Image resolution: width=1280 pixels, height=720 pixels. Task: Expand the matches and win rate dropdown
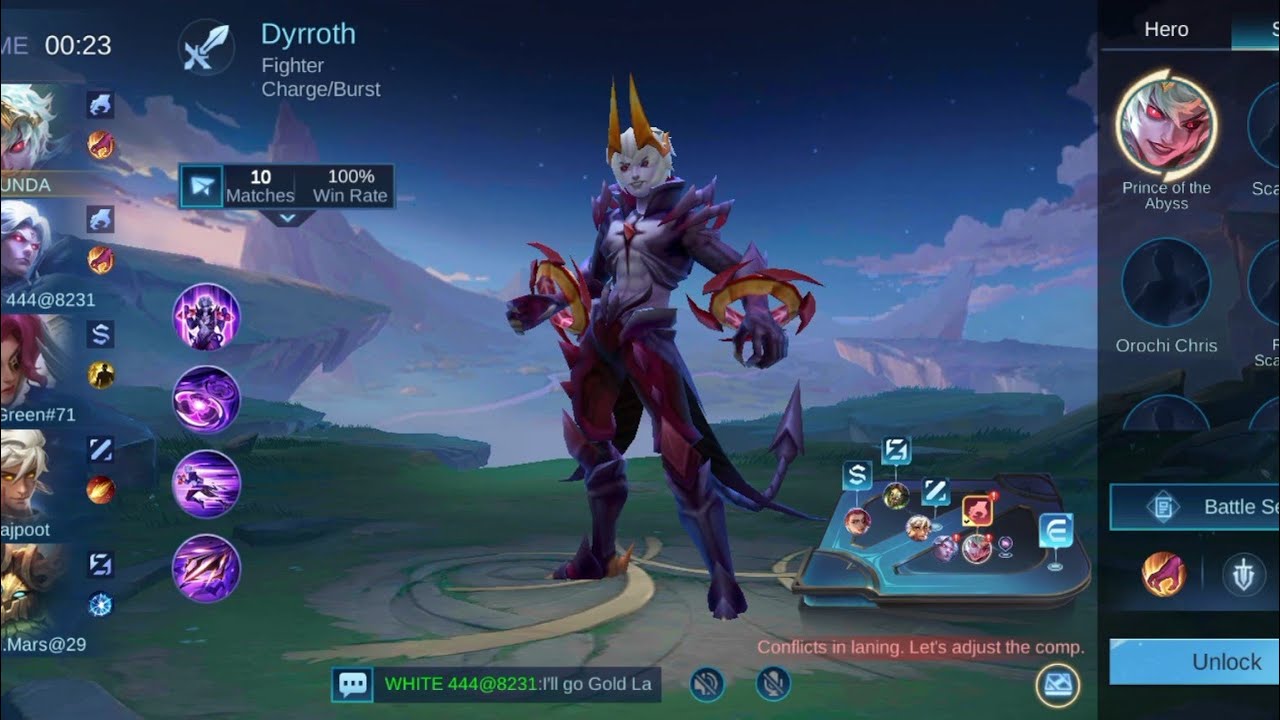pos(287,217)
